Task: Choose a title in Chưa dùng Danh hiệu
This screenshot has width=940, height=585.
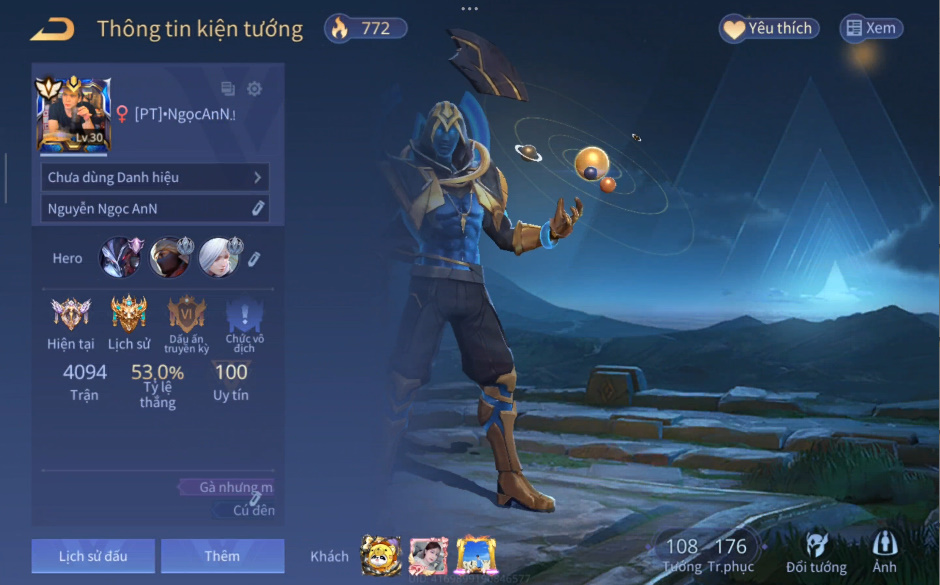Action: (x=155, y=177)
